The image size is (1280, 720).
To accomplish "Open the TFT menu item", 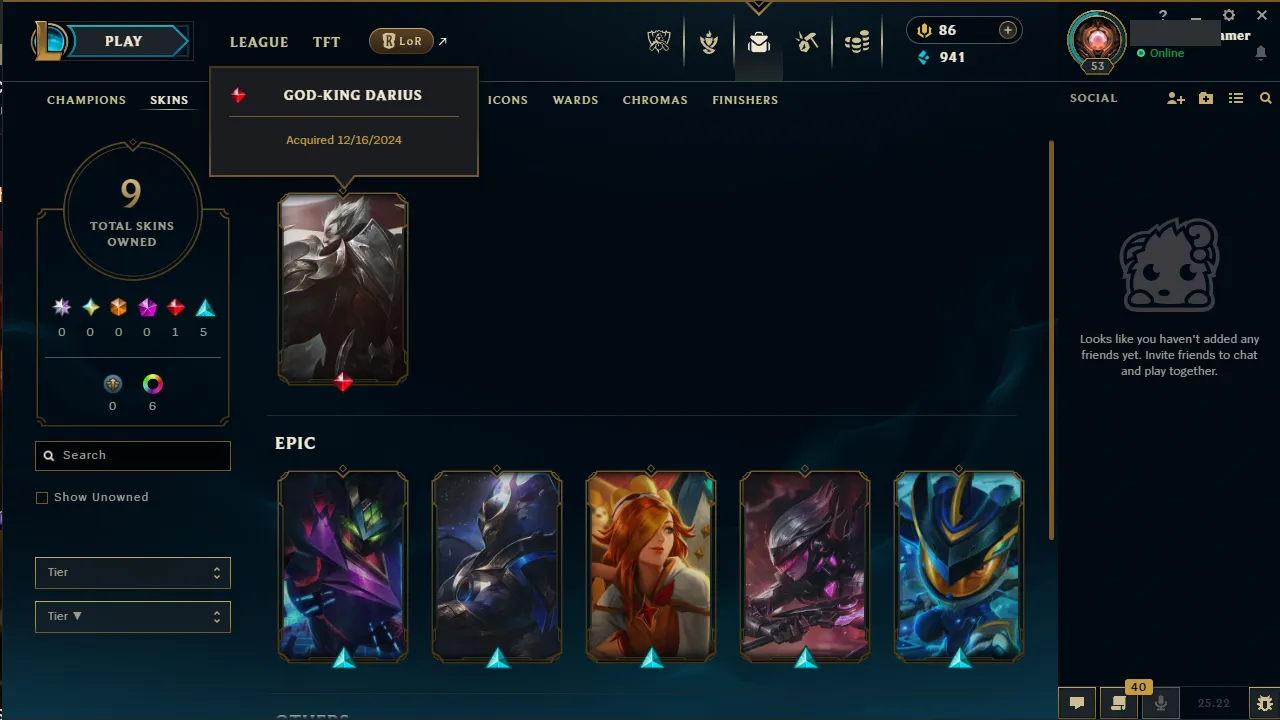I will coord(326,42).
